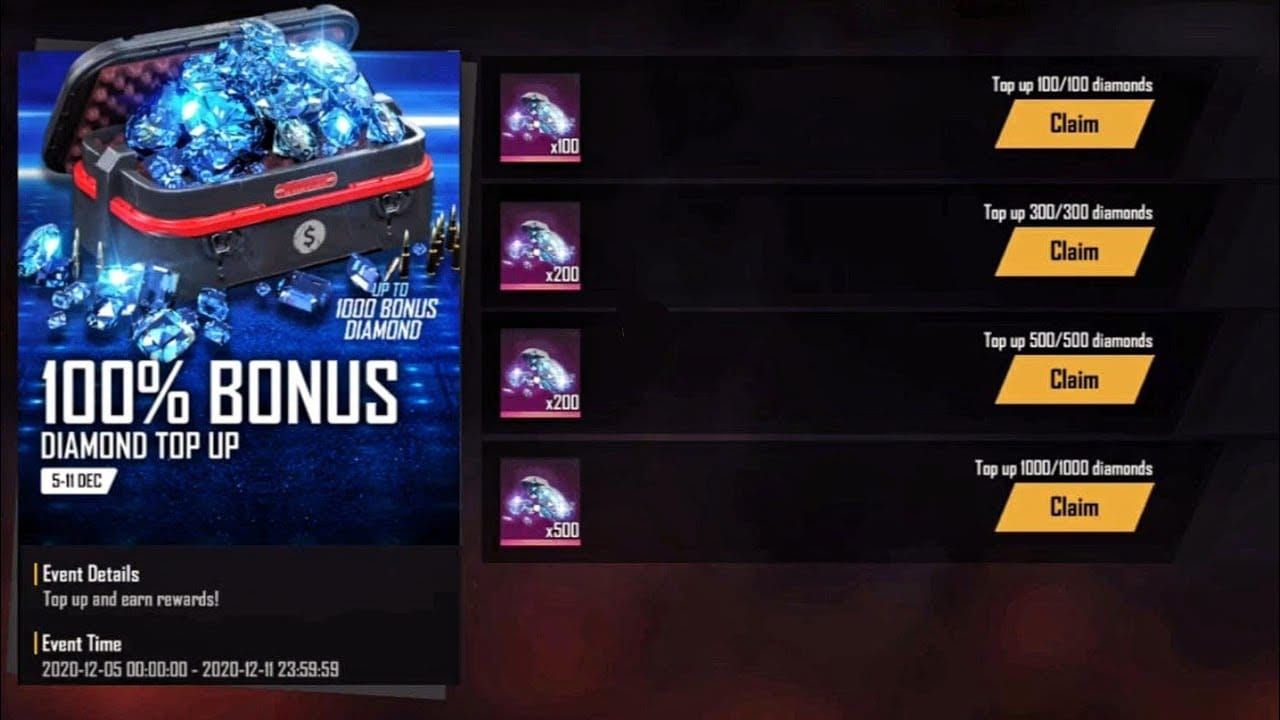Claim the 500/500 diamonds reward

(x=1072, y=381)
